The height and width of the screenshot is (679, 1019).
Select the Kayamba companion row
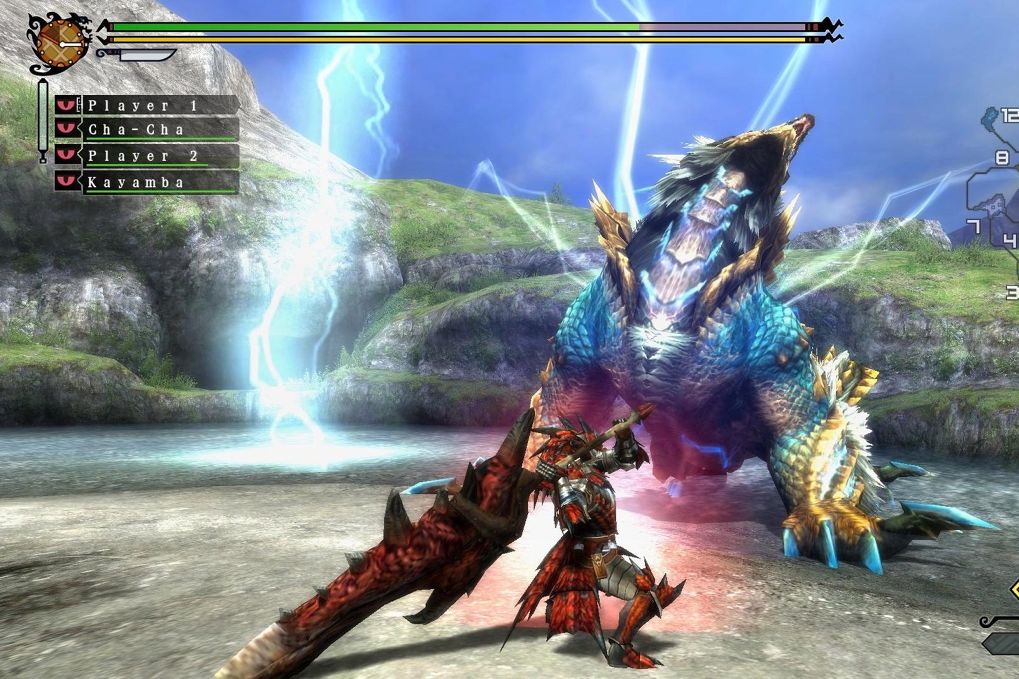coord(147,182)
